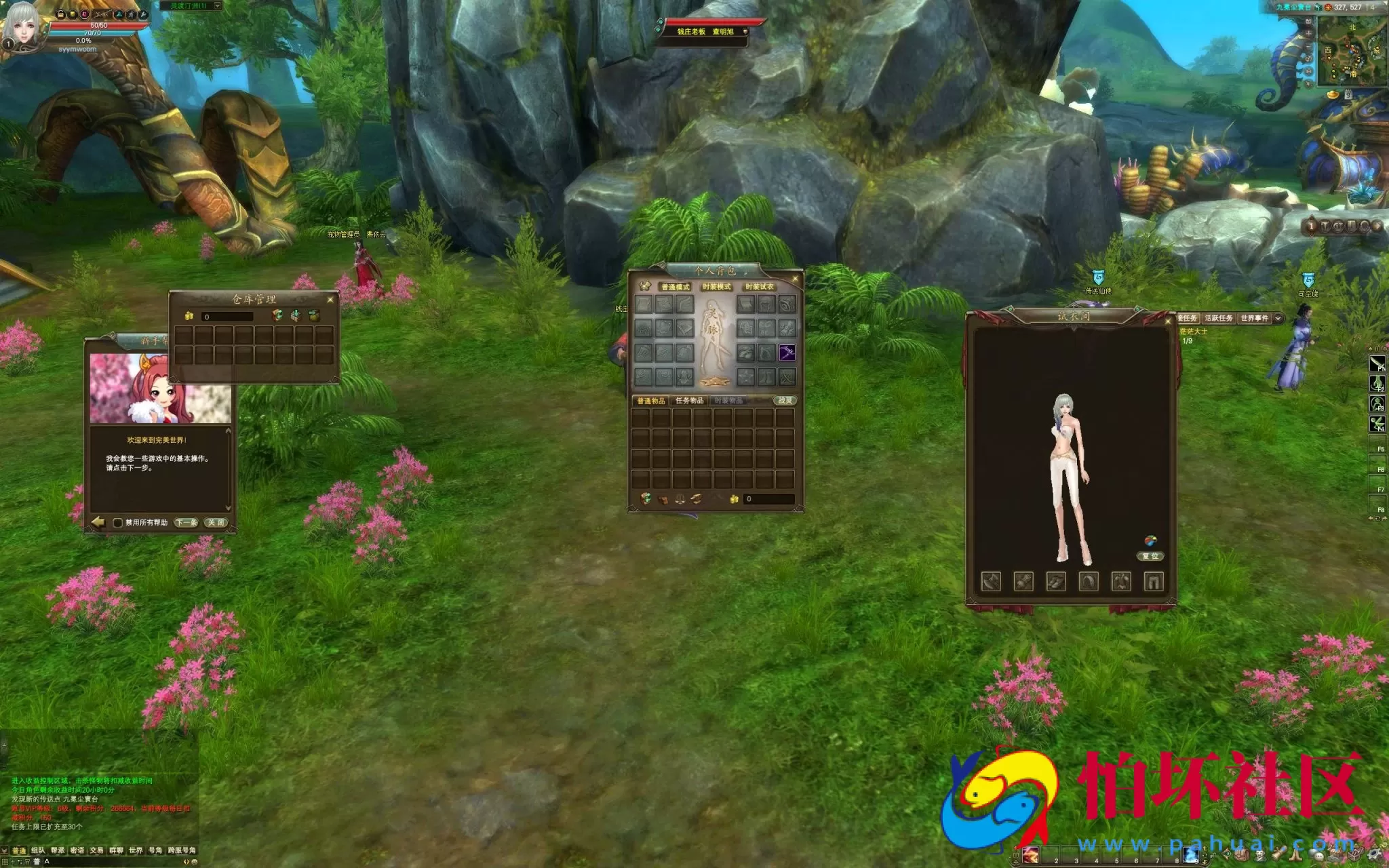Select the pants slot in the fitting room
The image size is (1389, 868).
pyautogui.click(x=1153, y=581)
